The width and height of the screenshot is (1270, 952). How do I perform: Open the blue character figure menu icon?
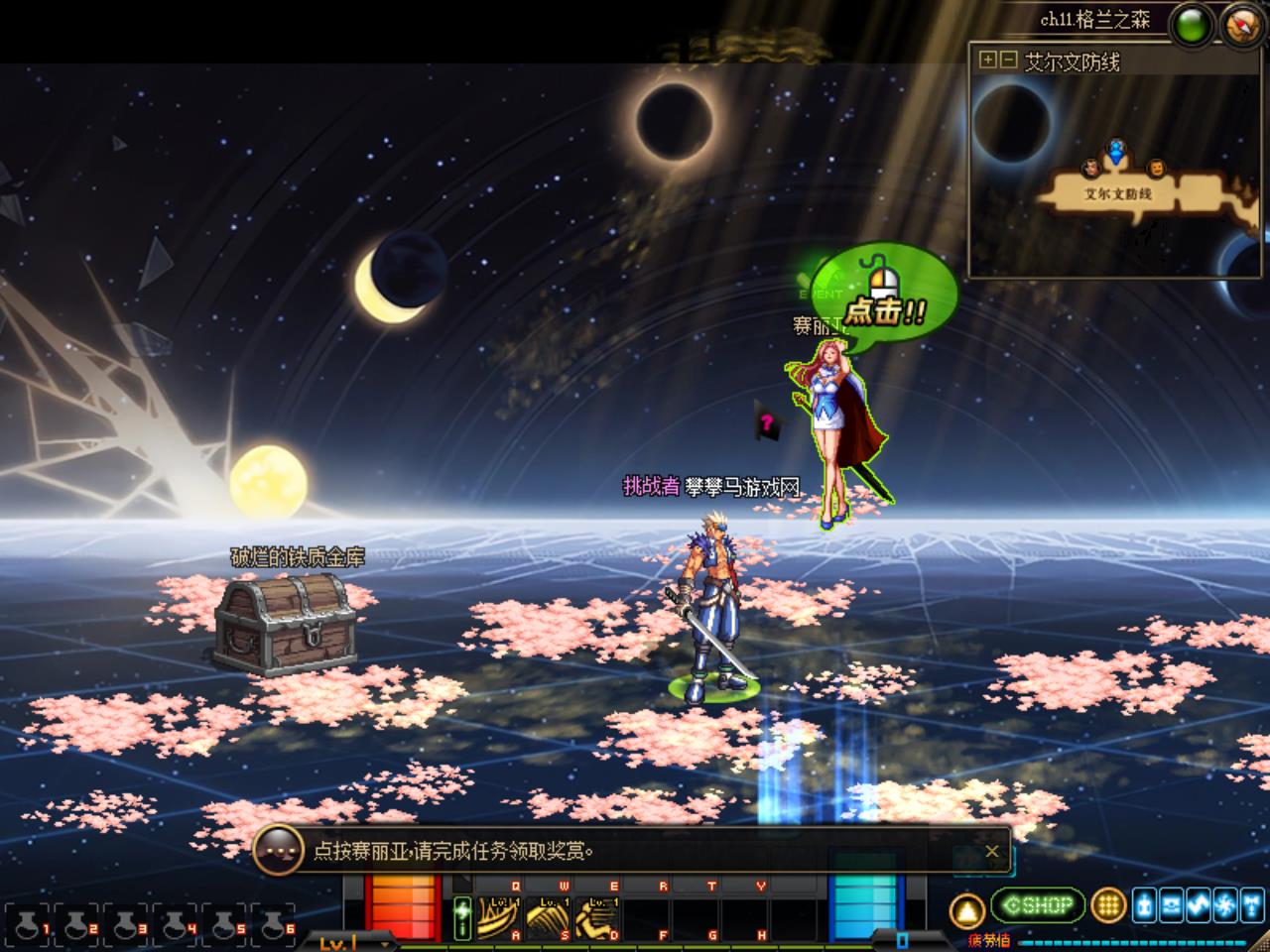click(x=1145, y=904)
